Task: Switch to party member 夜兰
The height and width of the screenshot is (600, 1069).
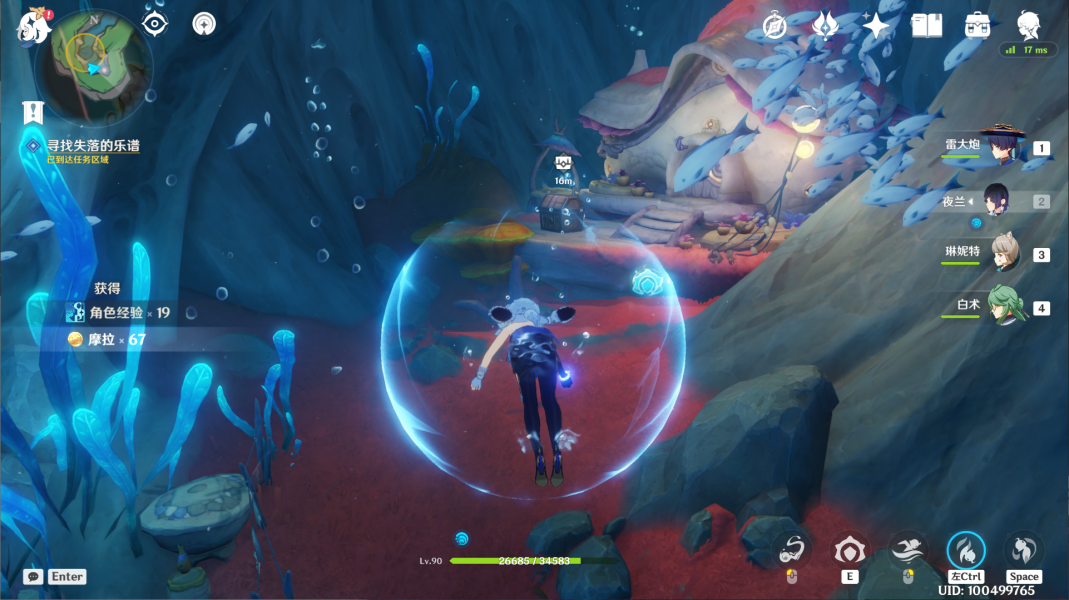Action: [x=1000, y=200]
